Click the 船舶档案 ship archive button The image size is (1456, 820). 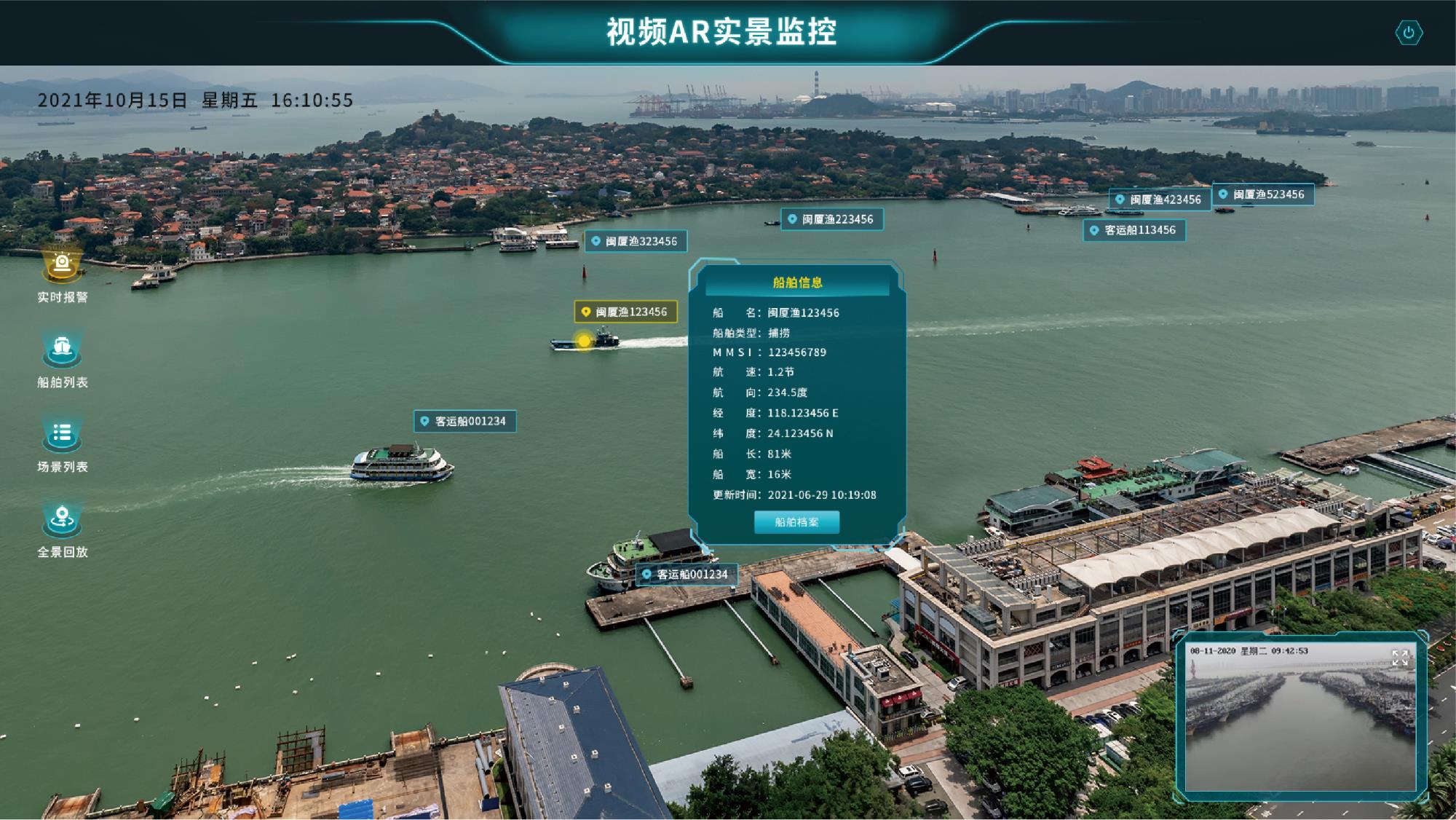pyautogui.click(x=796, y=522)
